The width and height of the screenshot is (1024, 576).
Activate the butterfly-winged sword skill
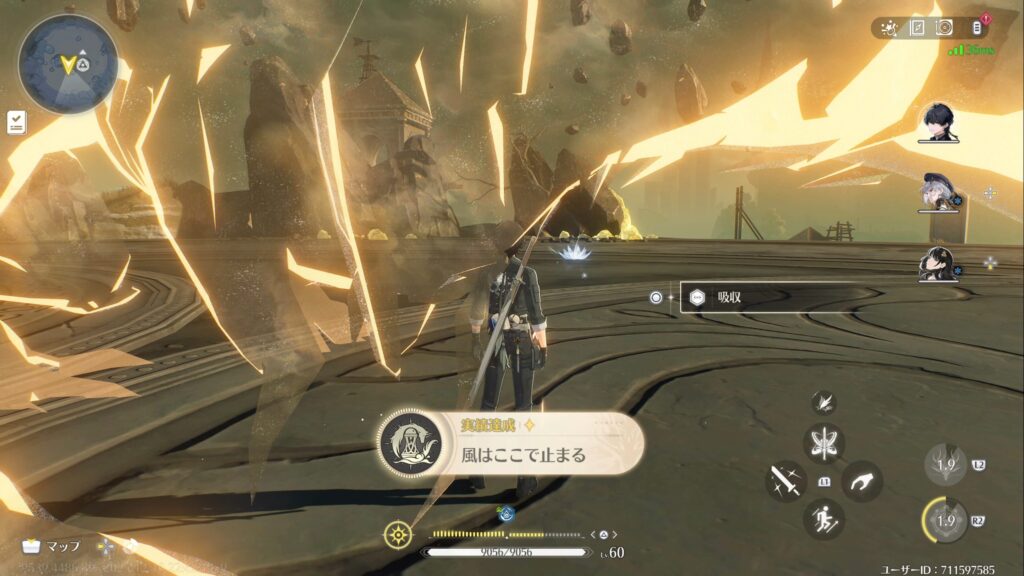(x=824, y=443)
